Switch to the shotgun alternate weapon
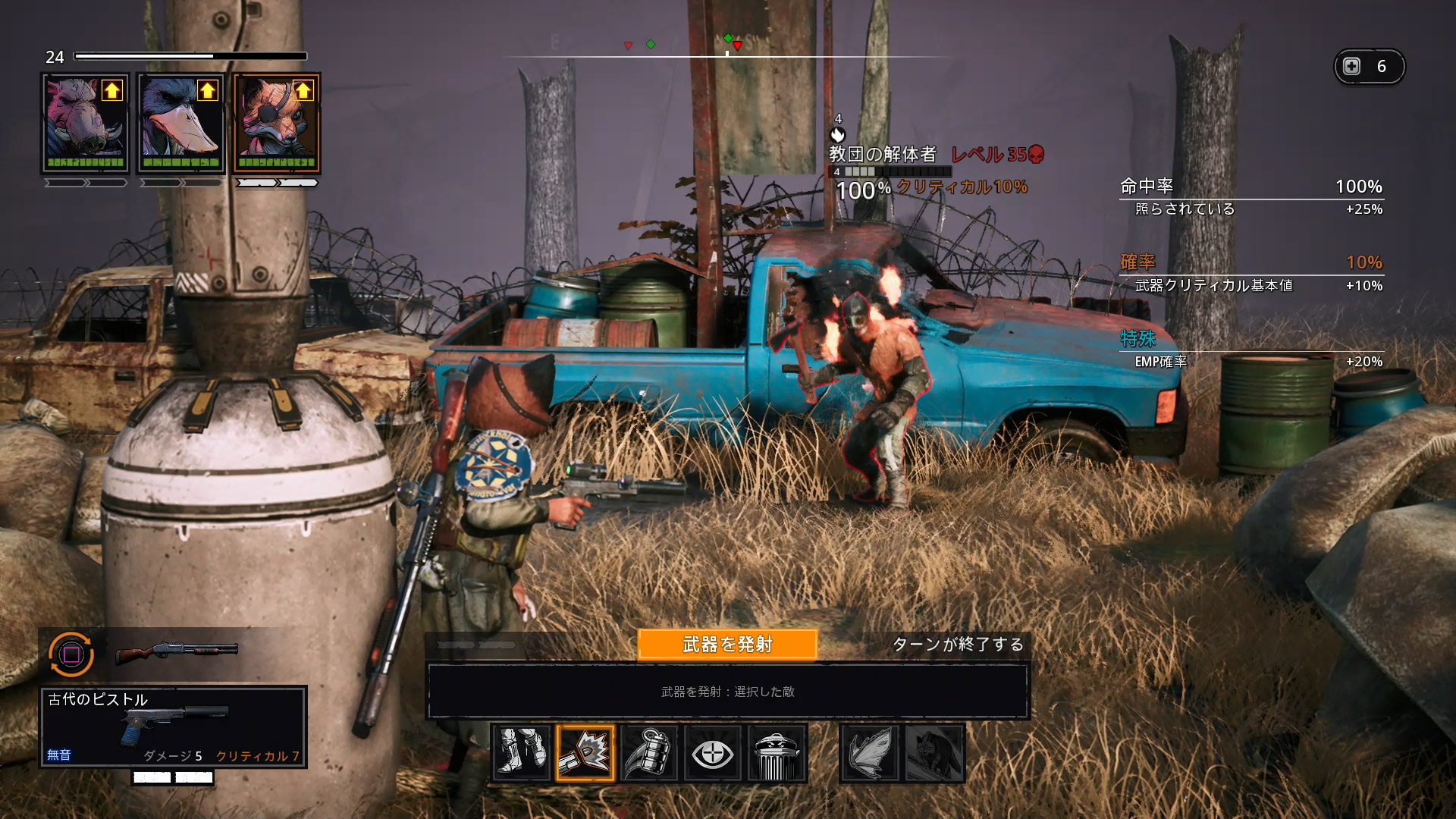This screenshot has width=1456, height=819. point(177,651)
